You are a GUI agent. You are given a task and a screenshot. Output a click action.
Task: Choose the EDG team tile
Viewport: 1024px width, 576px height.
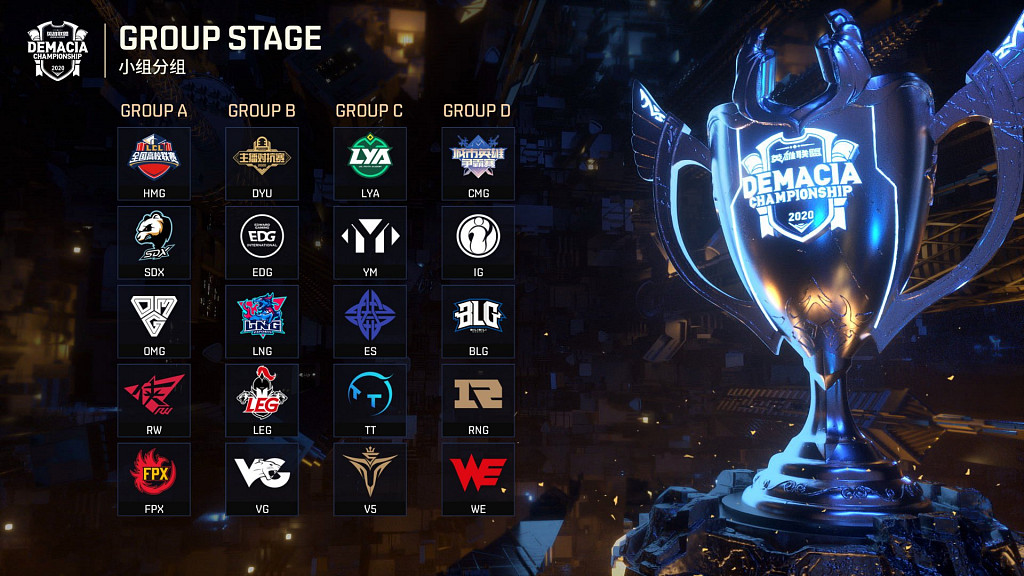(262, 243)
